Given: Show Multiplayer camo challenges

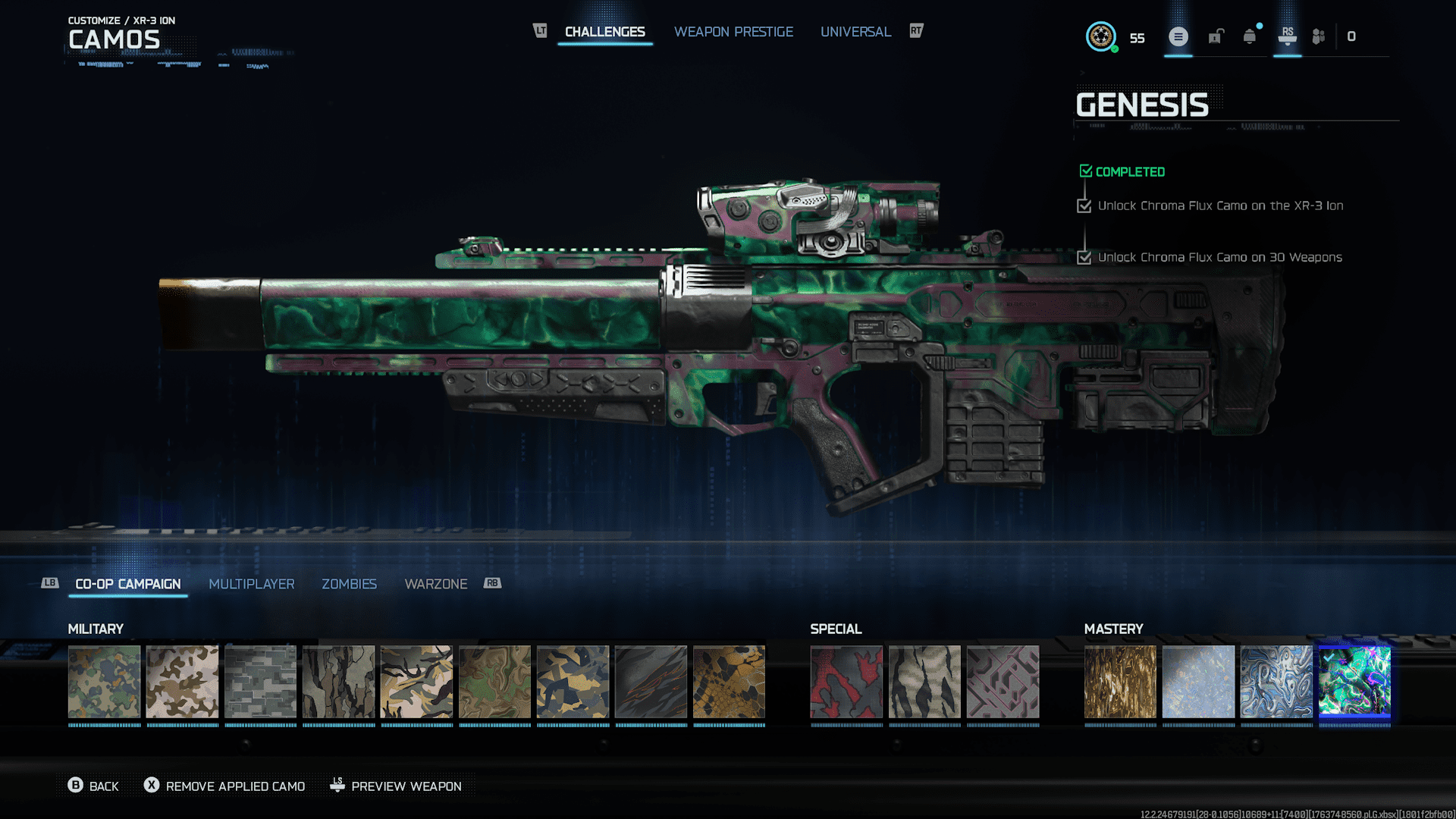Looking at the screenshot, I should (x=251, y=584).
